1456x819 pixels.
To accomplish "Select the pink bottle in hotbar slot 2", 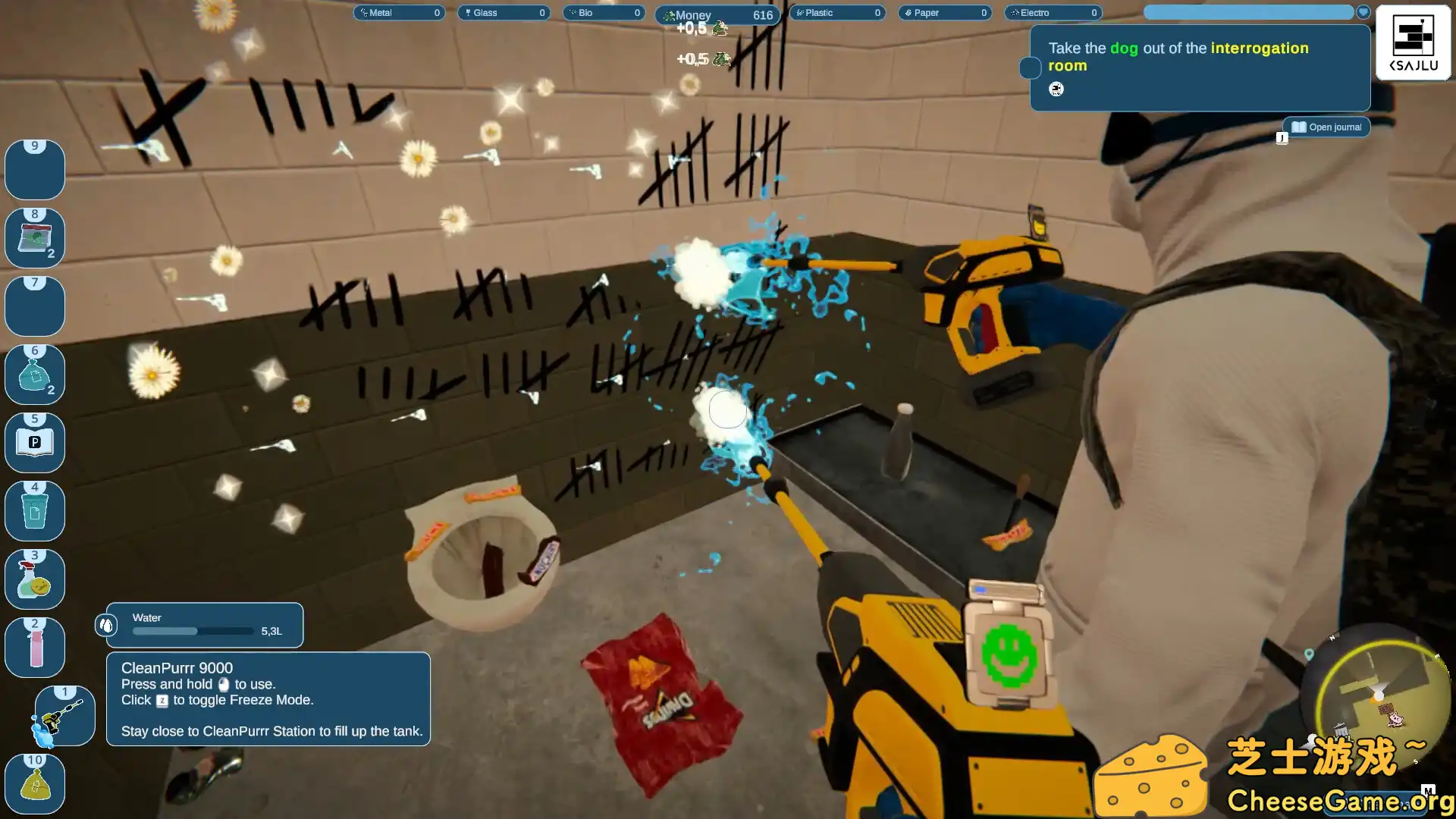I will [x=35, y=647].
